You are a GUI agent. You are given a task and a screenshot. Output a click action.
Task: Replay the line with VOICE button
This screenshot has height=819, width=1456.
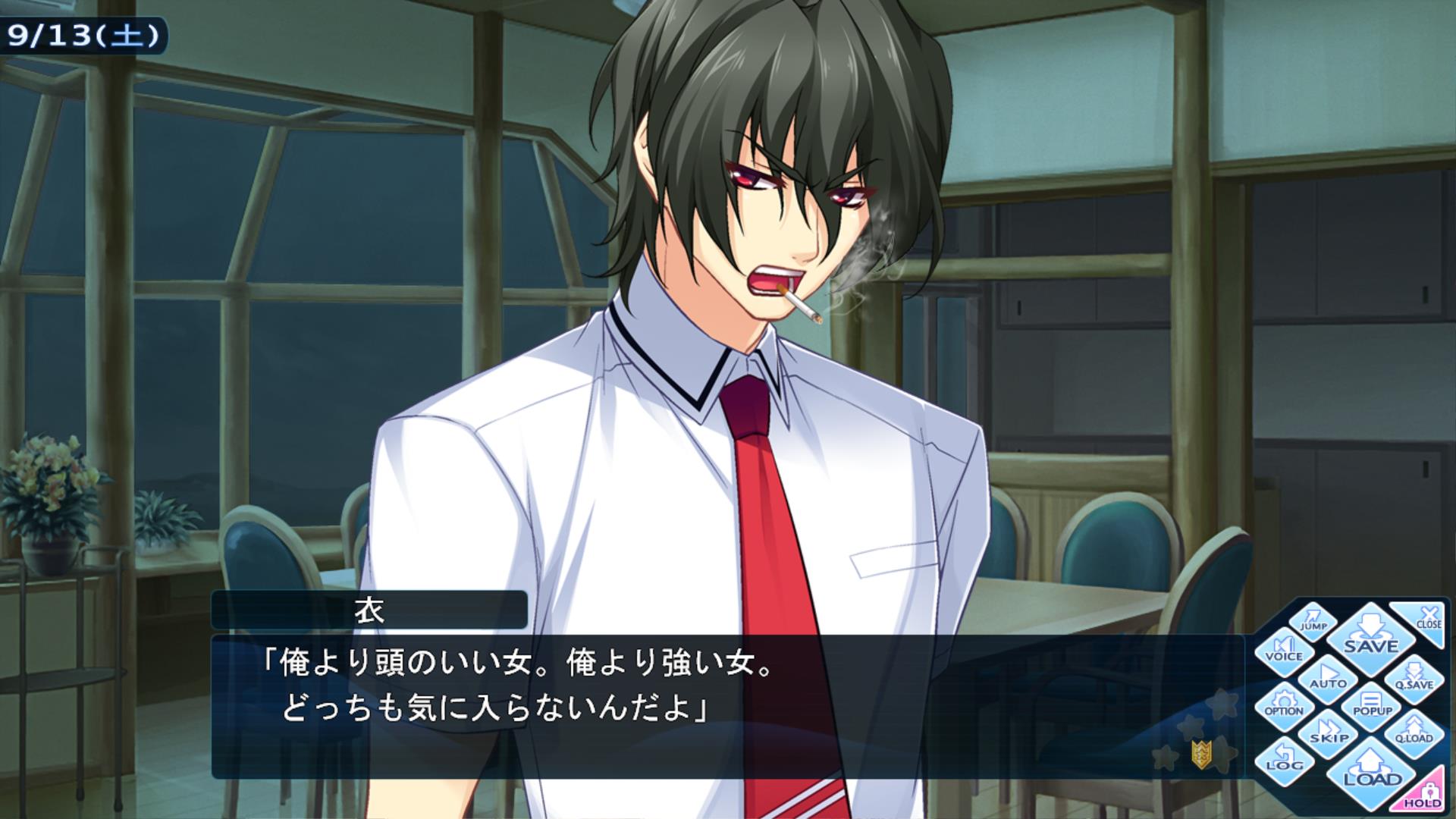(x=1284, y=651)
